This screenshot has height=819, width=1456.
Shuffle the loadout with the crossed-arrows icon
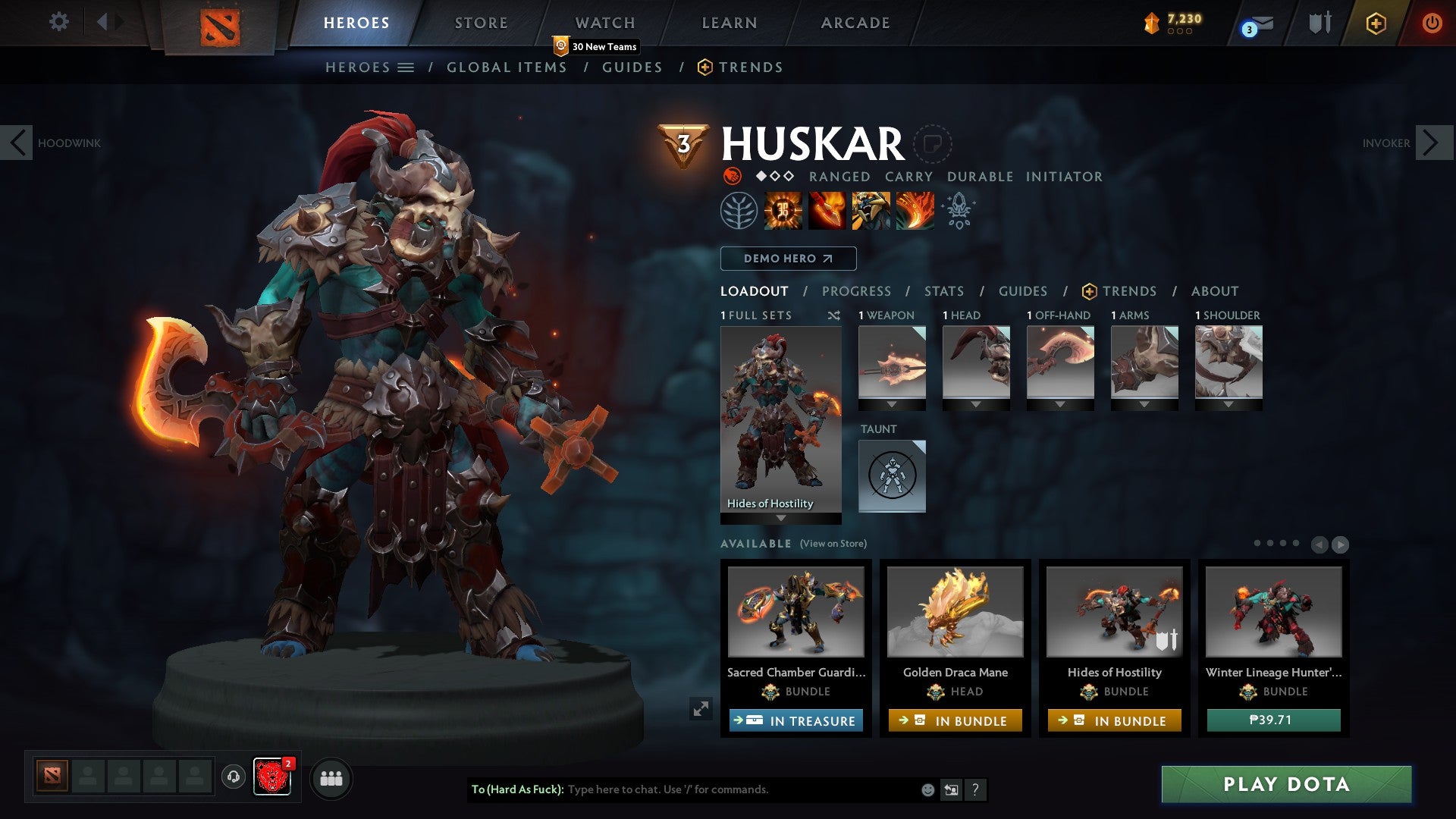click(x=834, y=315)
